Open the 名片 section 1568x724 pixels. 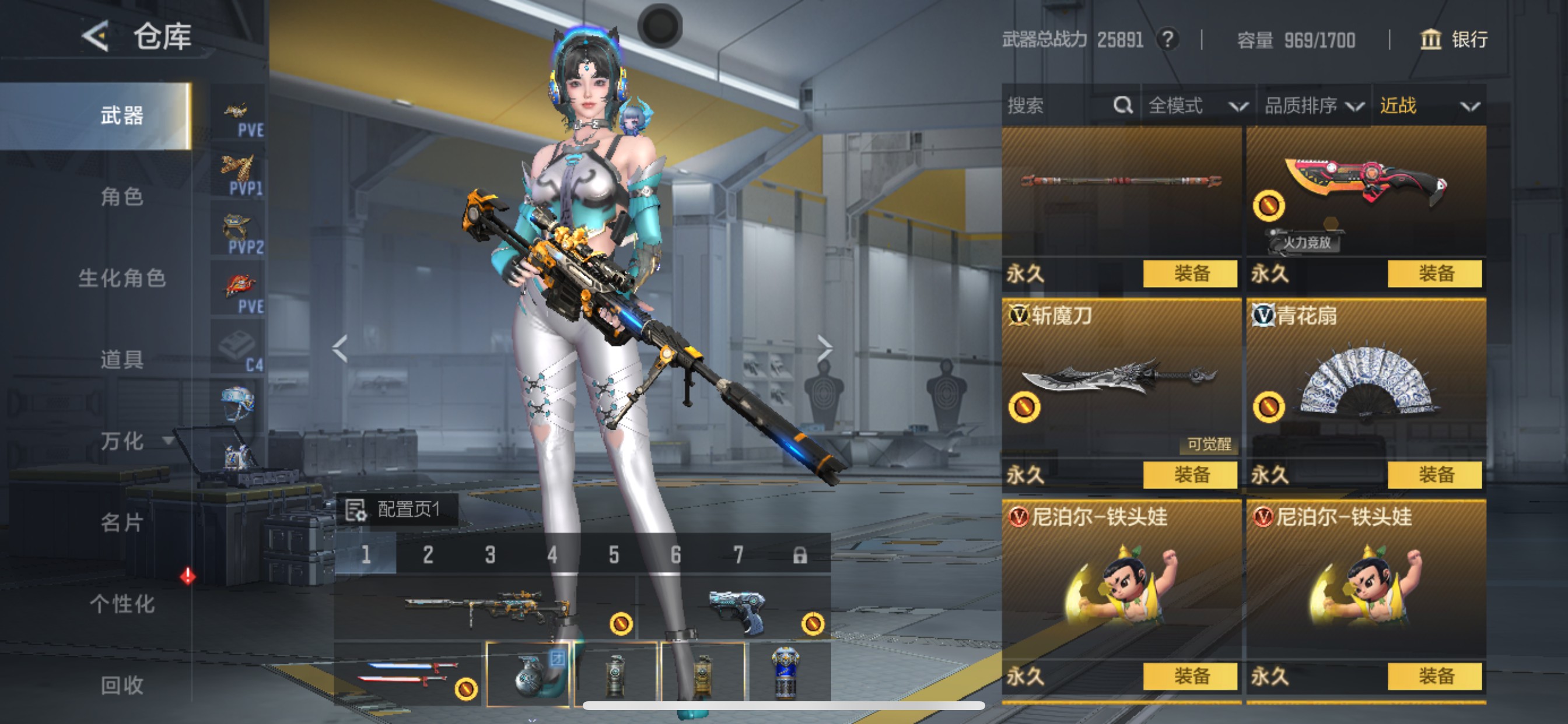tap(122, 523)
